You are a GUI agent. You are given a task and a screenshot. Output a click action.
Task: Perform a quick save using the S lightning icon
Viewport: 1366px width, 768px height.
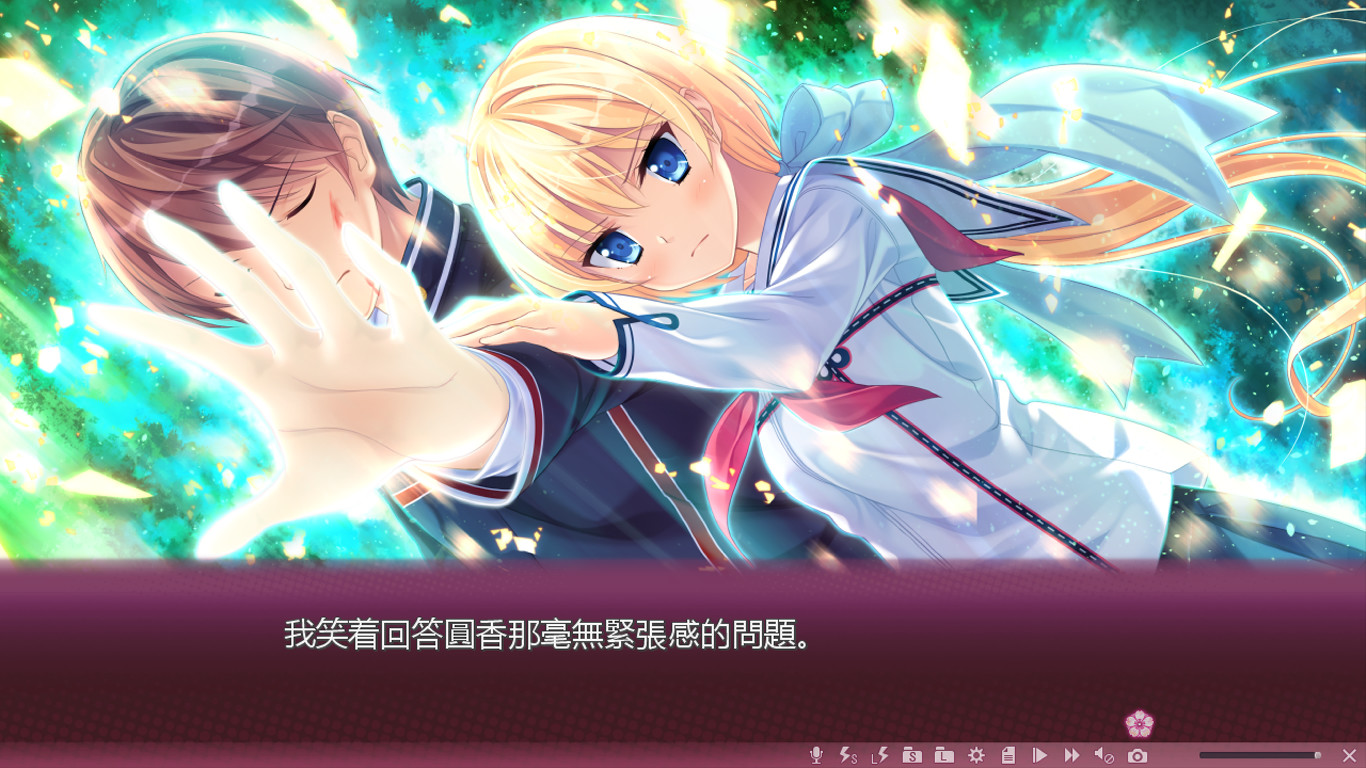pos(847,755)
